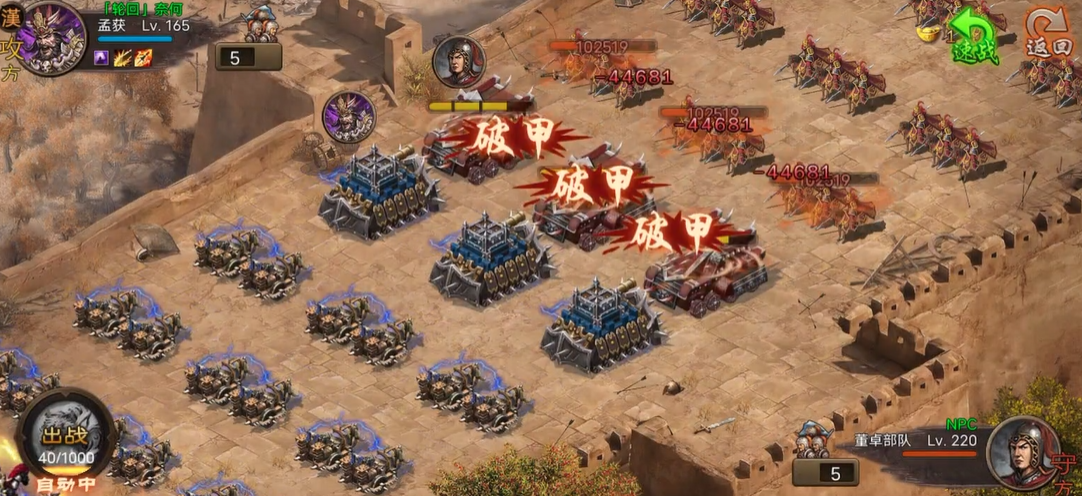Click the 返回 return button
The height and width of the screenshot is (496, 1082).
pyautogui.click(x=1049, y=33)
